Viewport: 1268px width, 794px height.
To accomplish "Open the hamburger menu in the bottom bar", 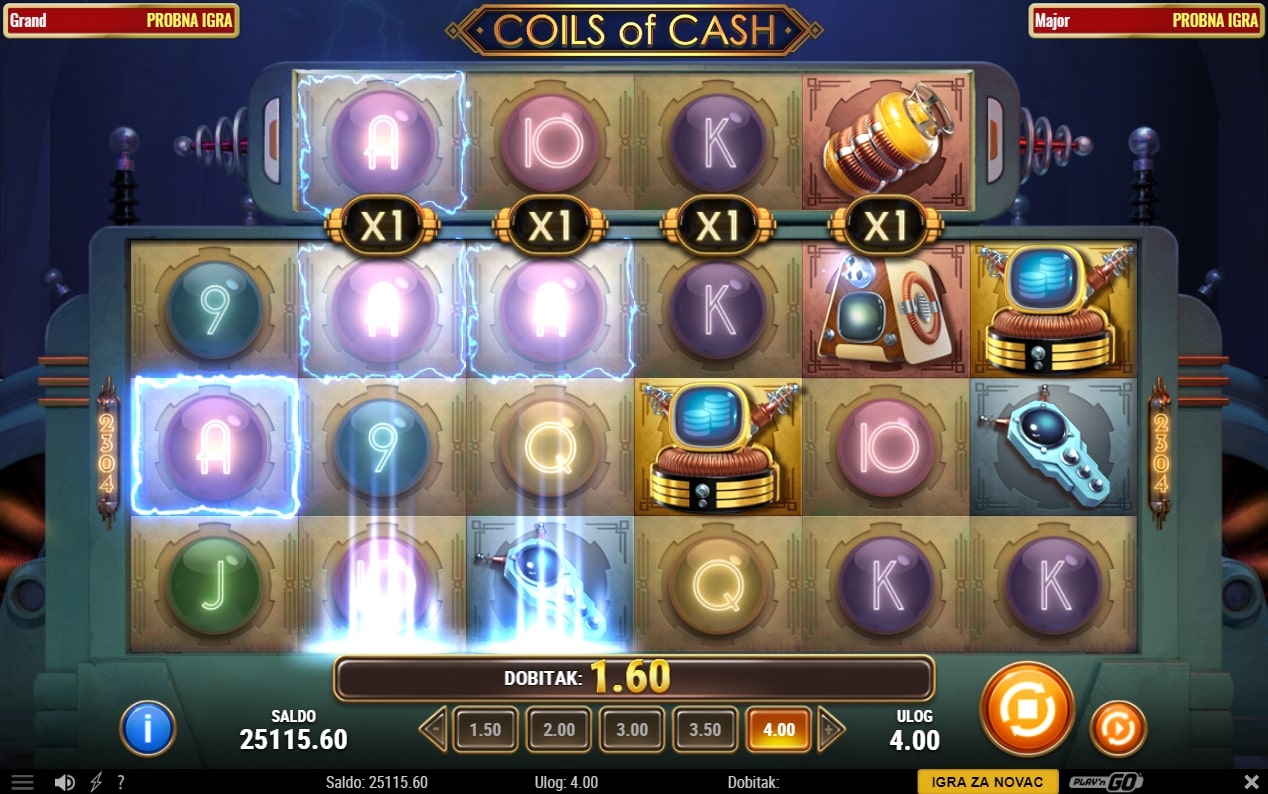I will (x=22, y=782).
